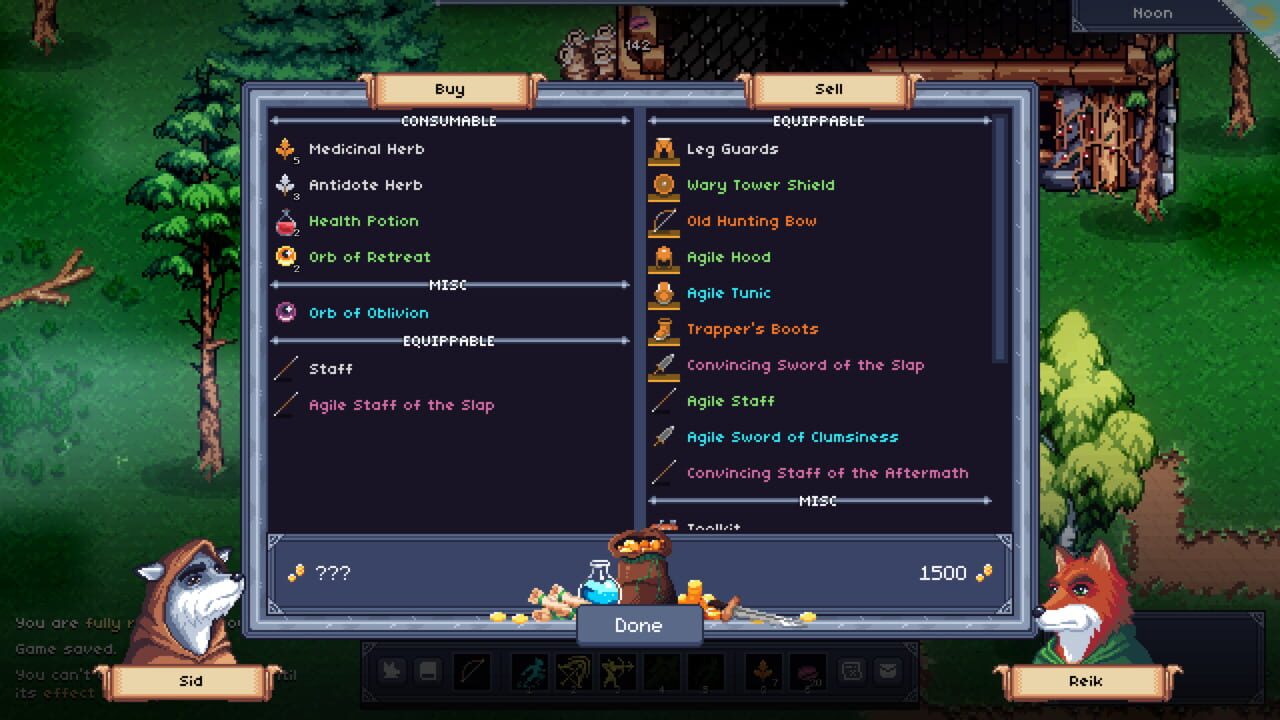Click the grid icon near the hotbar's right side
This screenshot has width=1280, height=720.
(852, 671)
